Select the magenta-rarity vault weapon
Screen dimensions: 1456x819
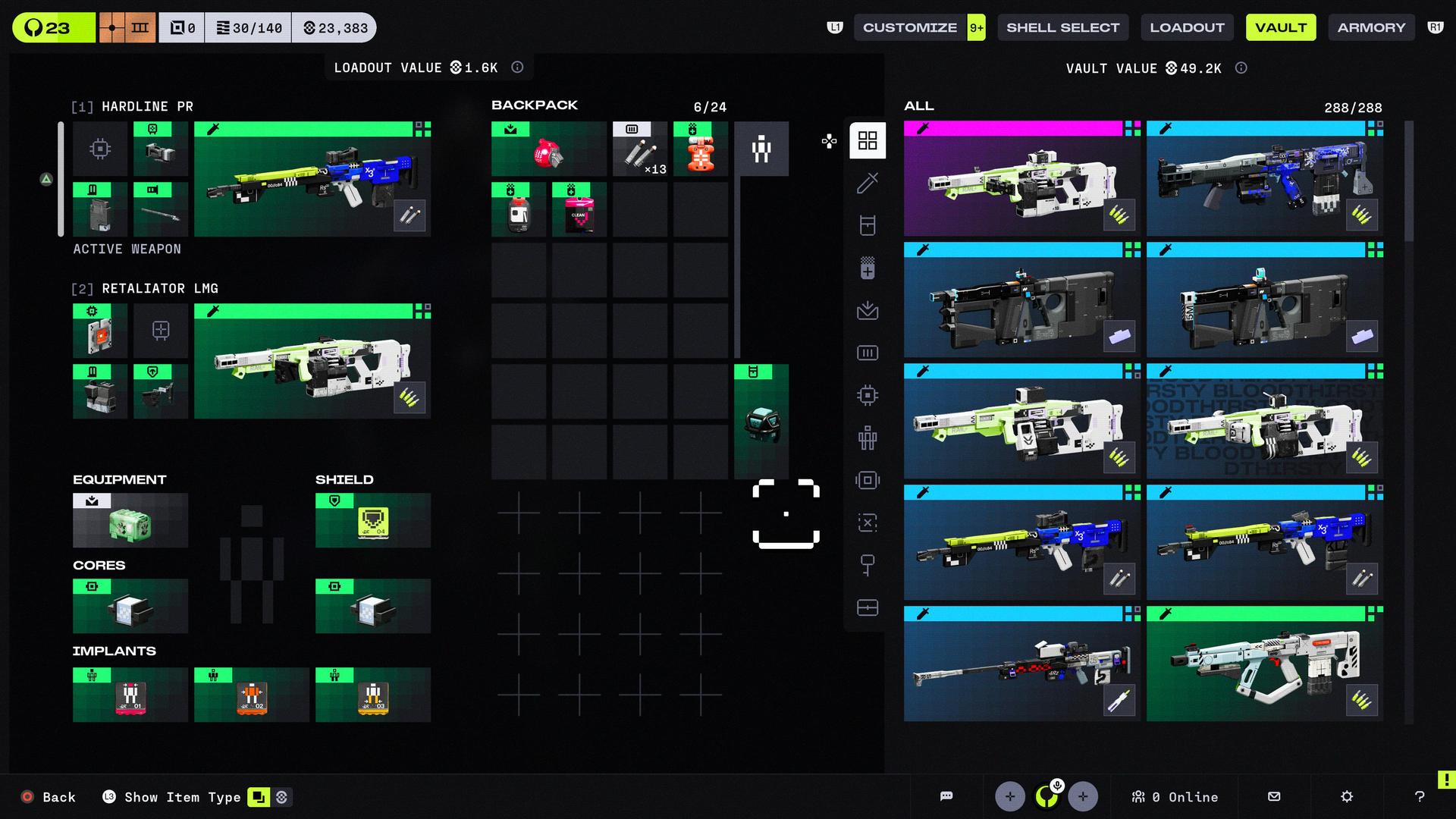[x=1021, y=179]
